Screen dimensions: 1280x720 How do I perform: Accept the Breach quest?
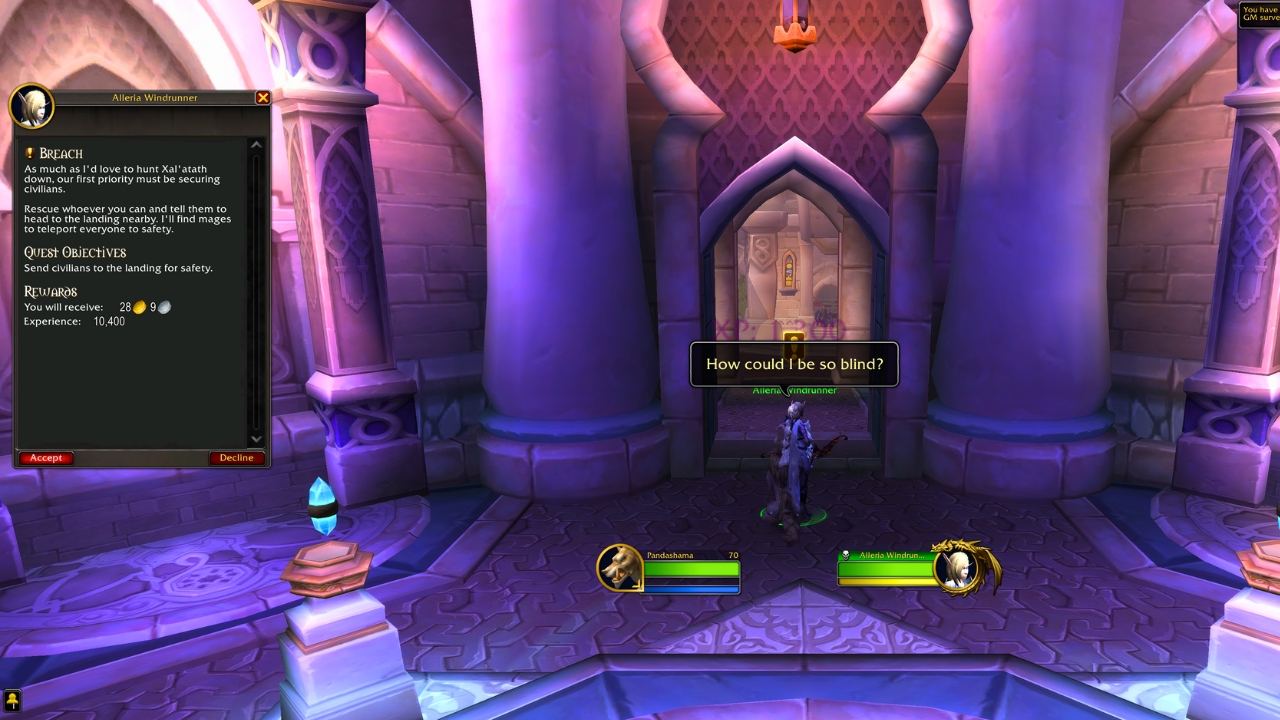[x=45, y=457]
